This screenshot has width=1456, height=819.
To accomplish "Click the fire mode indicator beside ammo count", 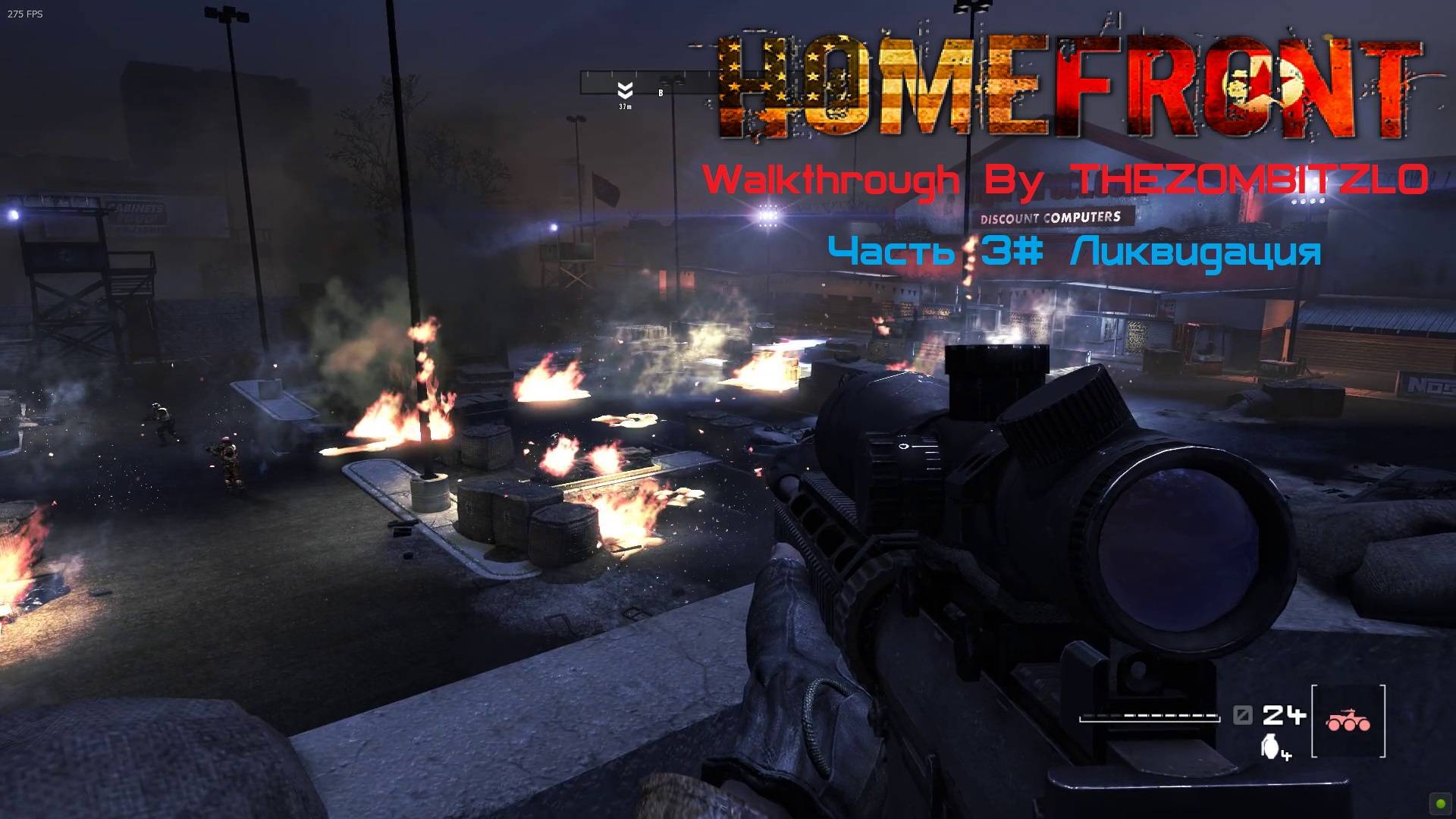I will click(x=1242, y=715).
